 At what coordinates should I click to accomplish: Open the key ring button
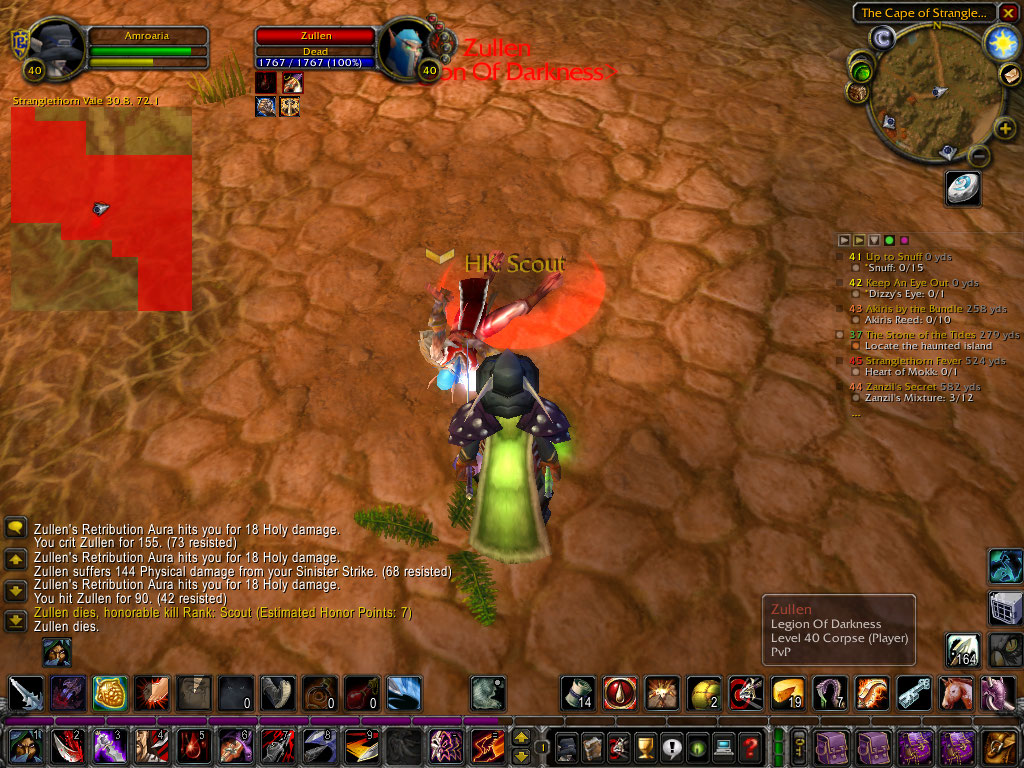pyautogui.click(x=800, y=747)
